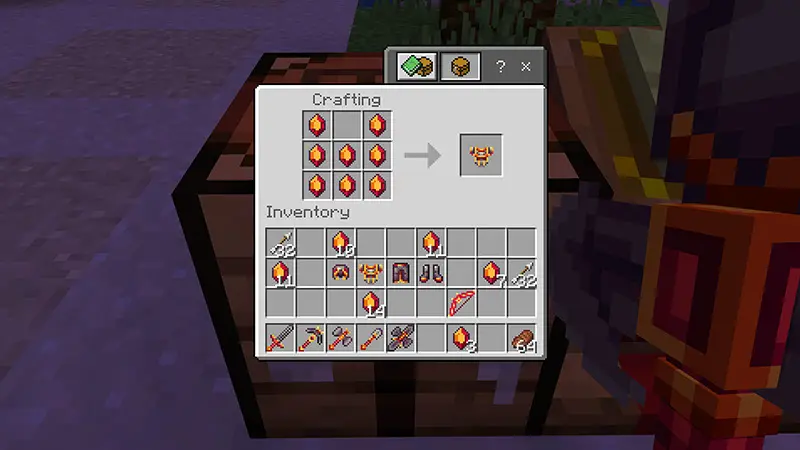Select the double-bladed battle axe hotbar slot
Screen dimensions: 800x450
(401, 339)
